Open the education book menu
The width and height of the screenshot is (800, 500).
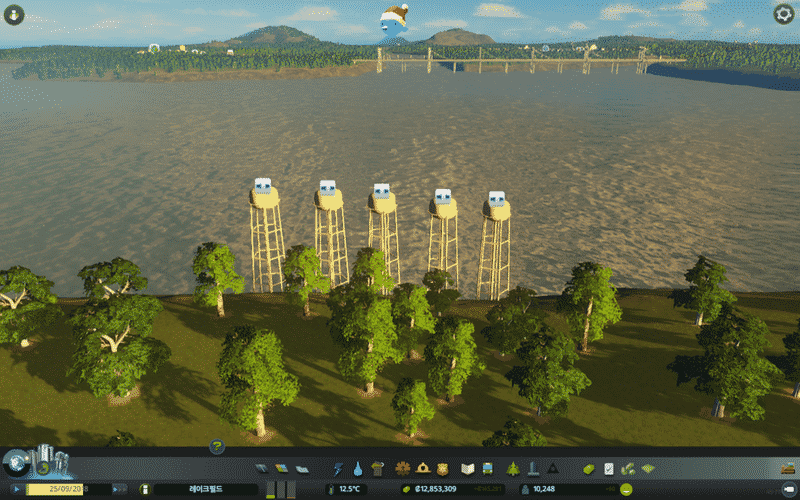467,468
